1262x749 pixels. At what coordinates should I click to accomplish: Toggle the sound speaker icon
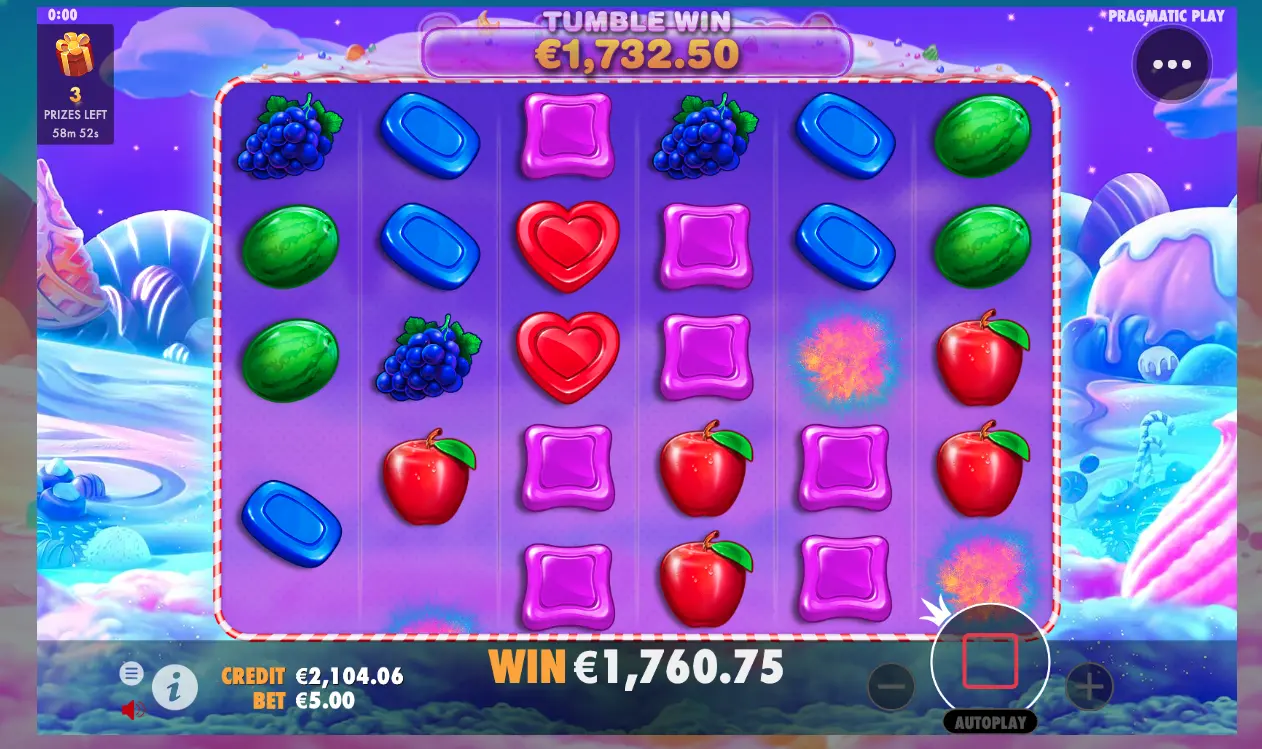tap(132, 710)
